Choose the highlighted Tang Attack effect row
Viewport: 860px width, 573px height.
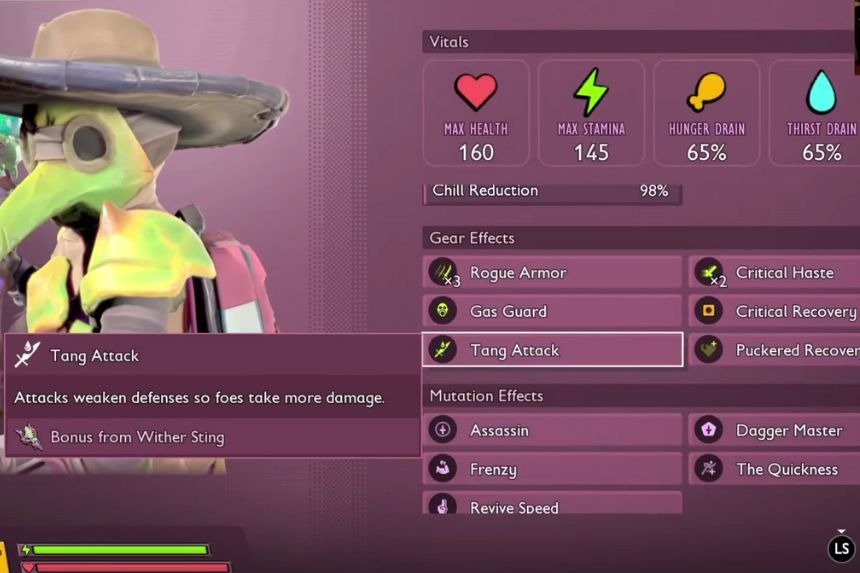pyautogui.click(x=553, y=350)
